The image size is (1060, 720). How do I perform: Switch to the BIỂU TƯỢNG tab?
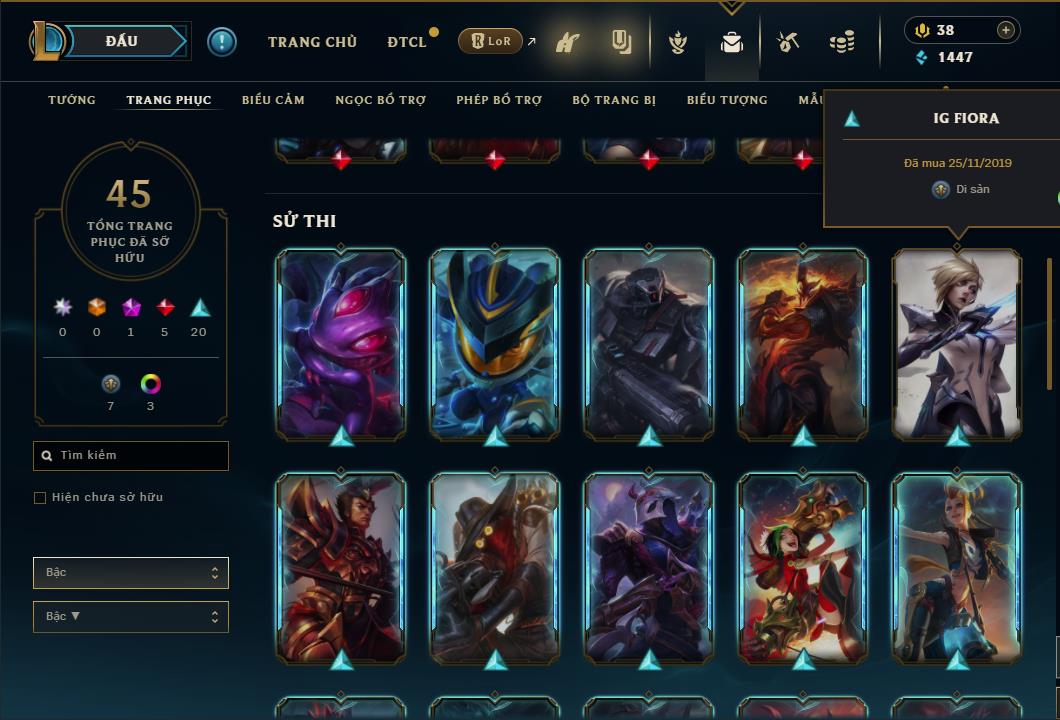coord(727,100)
